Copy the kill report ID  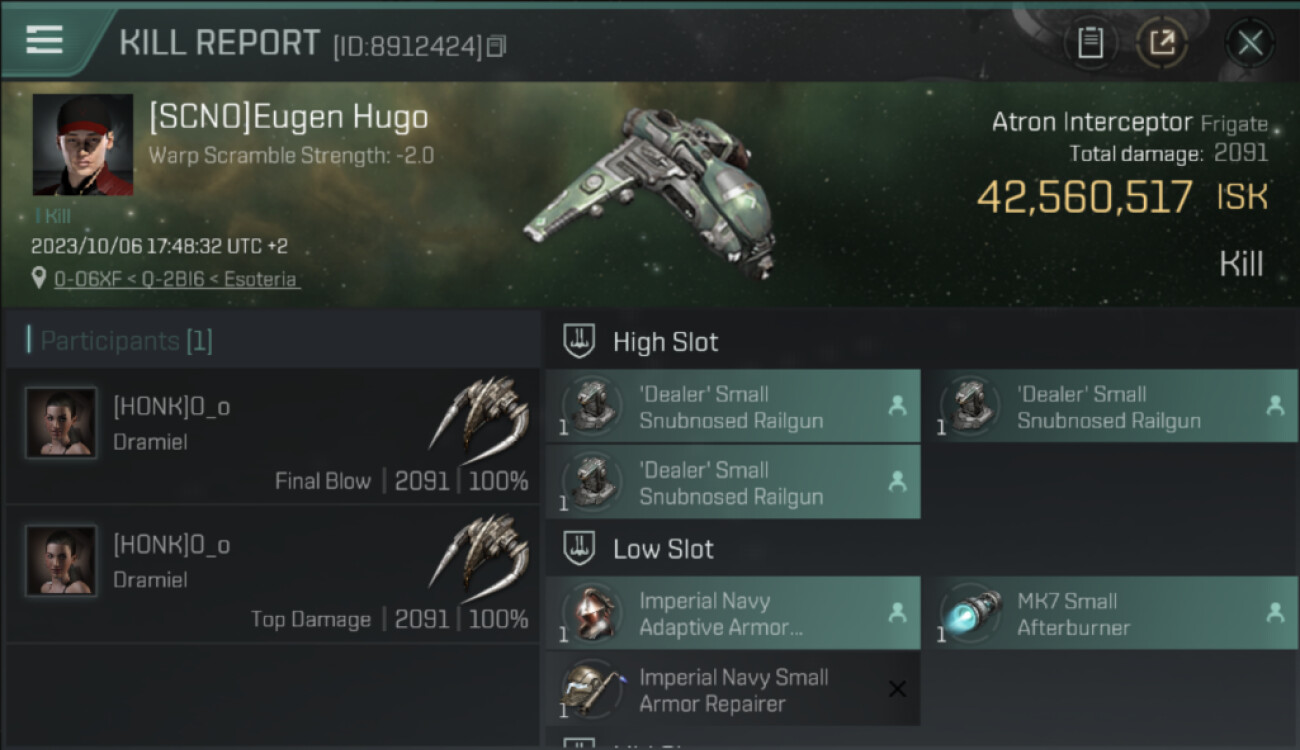[x=497, y=45]
